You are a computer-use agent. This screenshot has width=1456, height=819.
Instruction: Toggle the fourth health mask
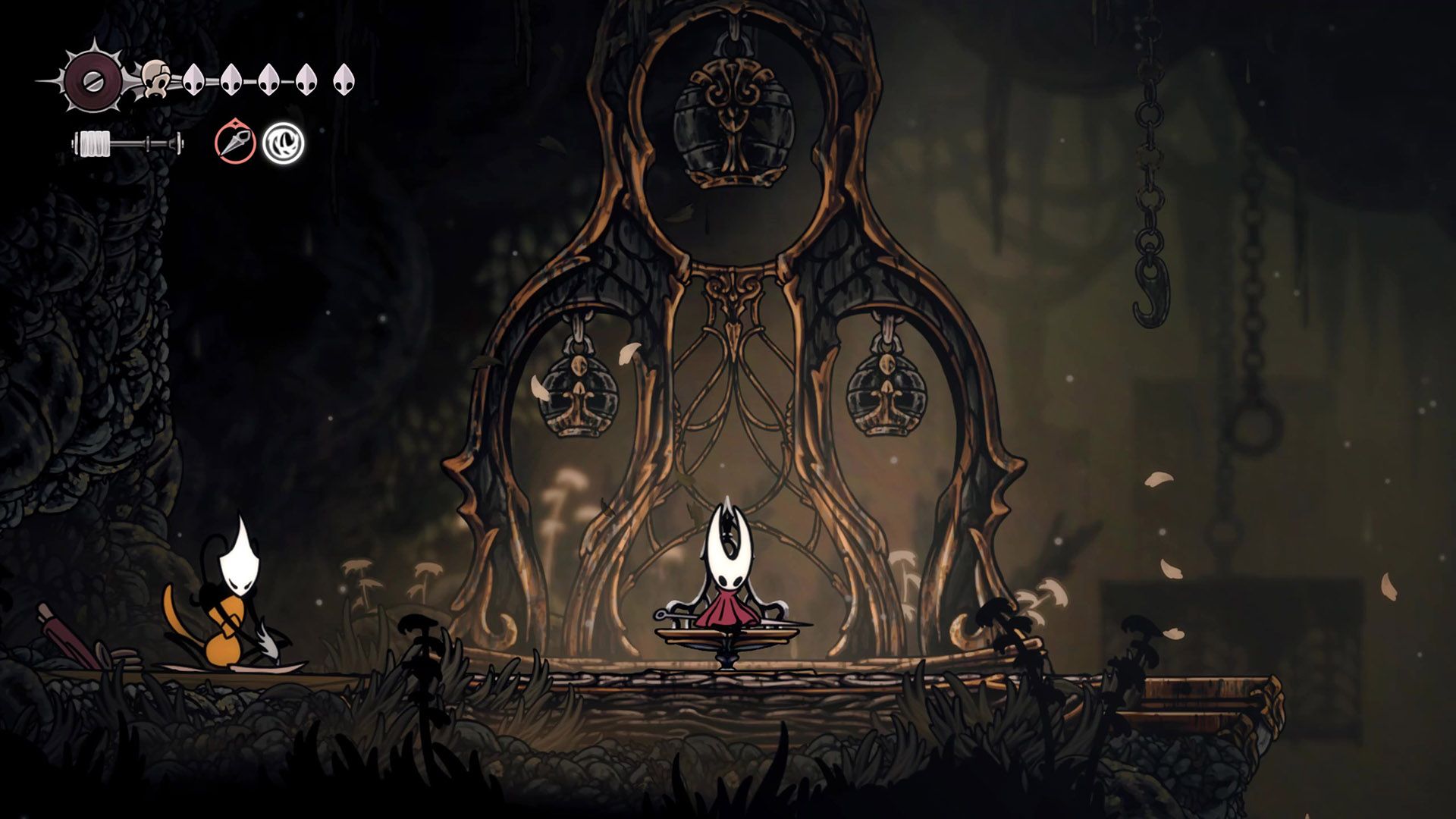click(305, 79)
